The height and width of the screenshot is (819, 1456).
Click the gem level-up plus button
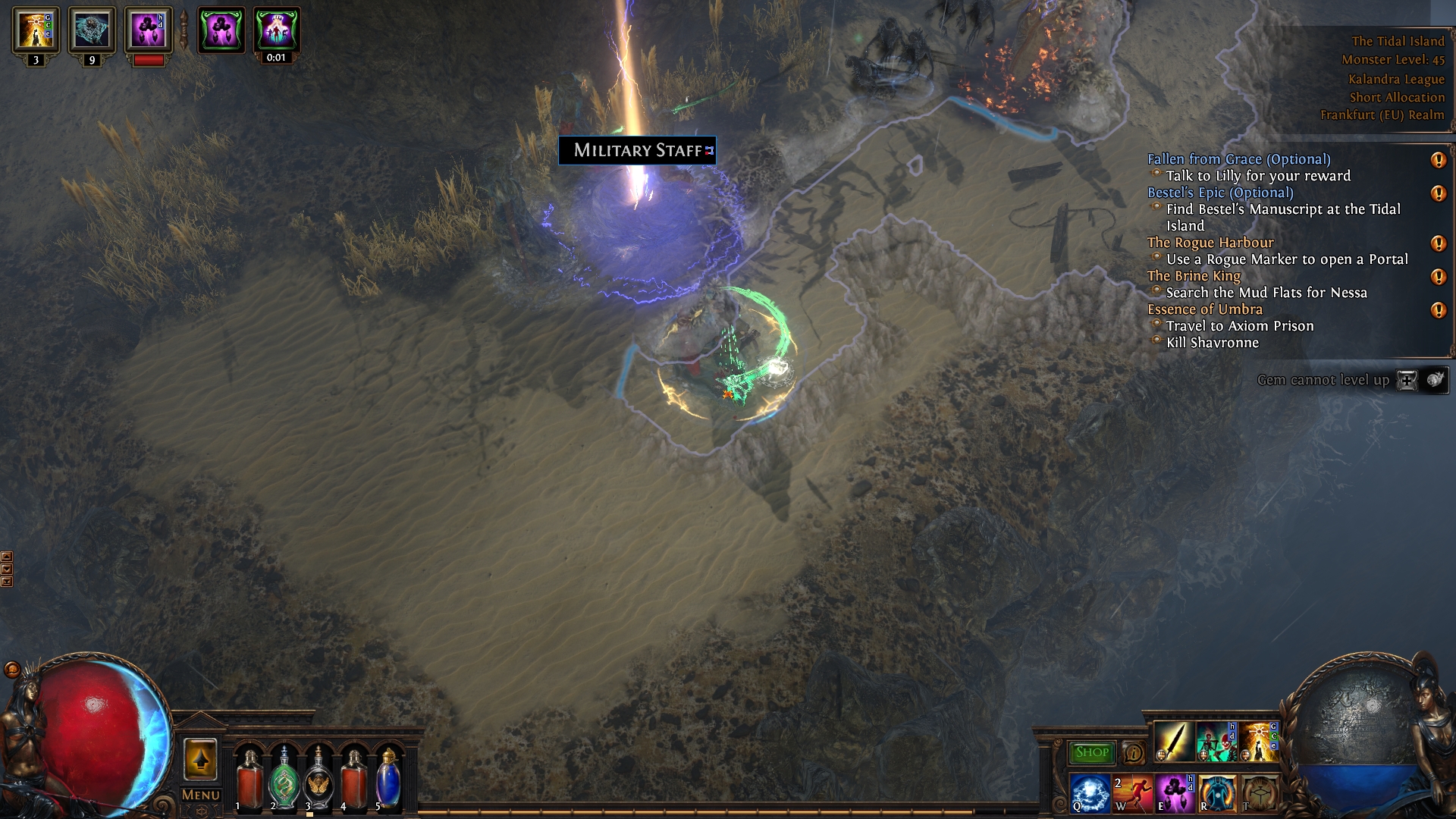point(1407,380)
